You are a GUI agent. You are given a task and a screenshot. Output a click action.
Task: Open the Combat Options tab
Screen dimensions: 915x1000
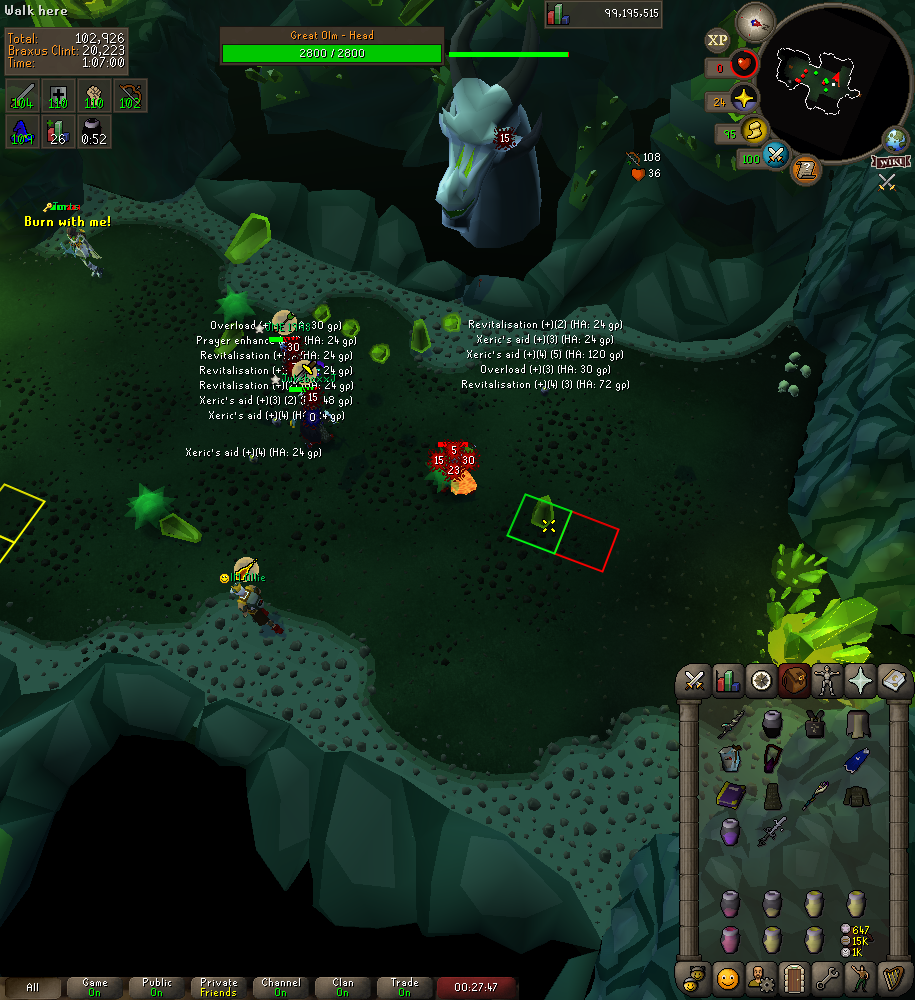coord(694,682)
